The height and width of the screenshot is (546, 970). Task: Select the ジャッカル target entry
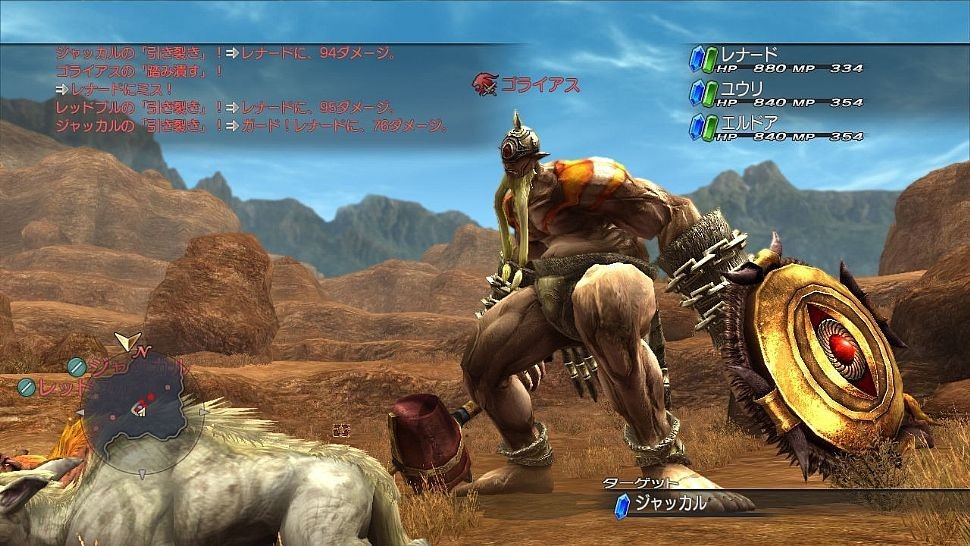(672, 503)
